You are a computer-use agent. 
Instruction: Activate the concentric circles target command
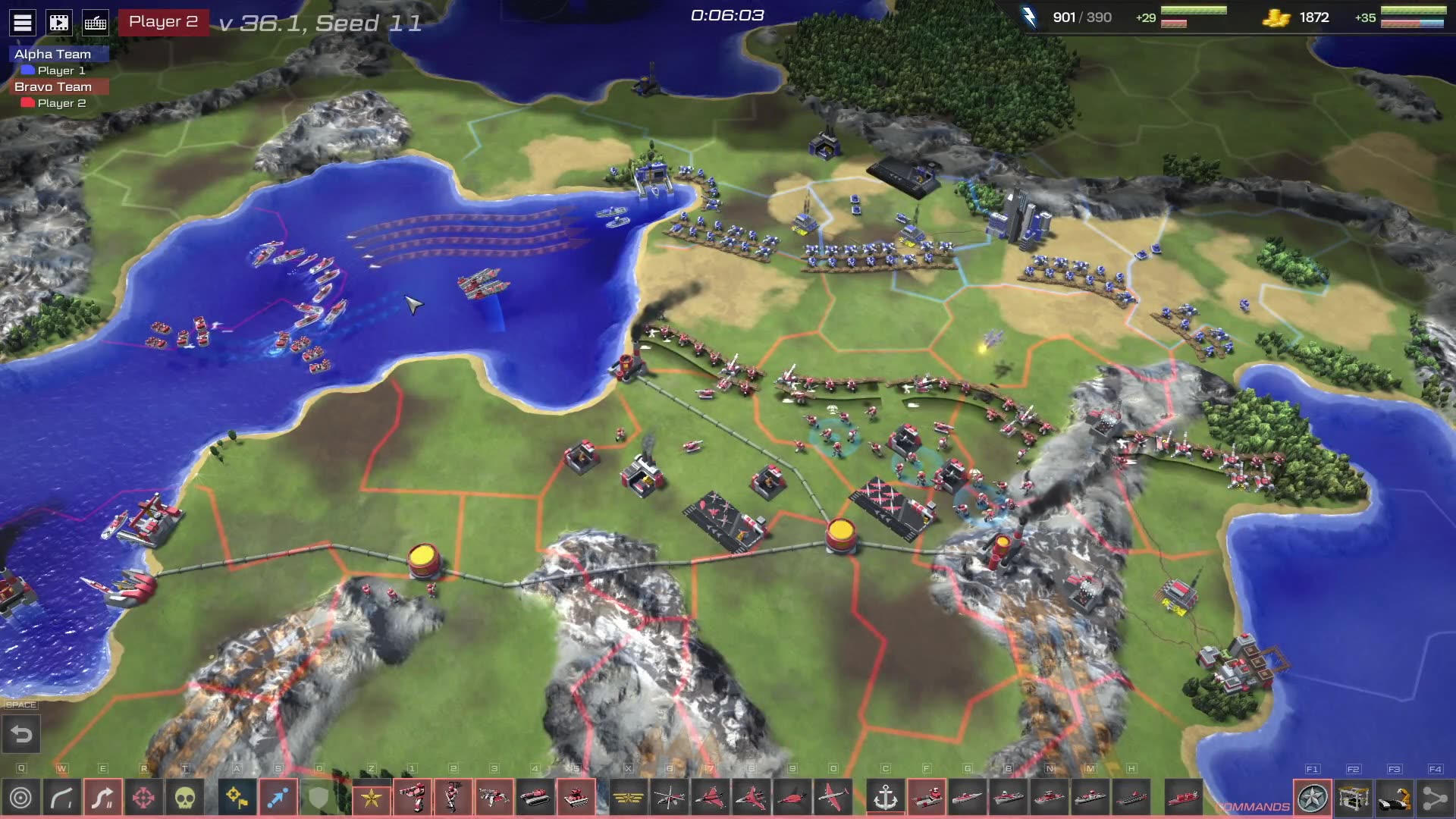click(x=21, y=798)
